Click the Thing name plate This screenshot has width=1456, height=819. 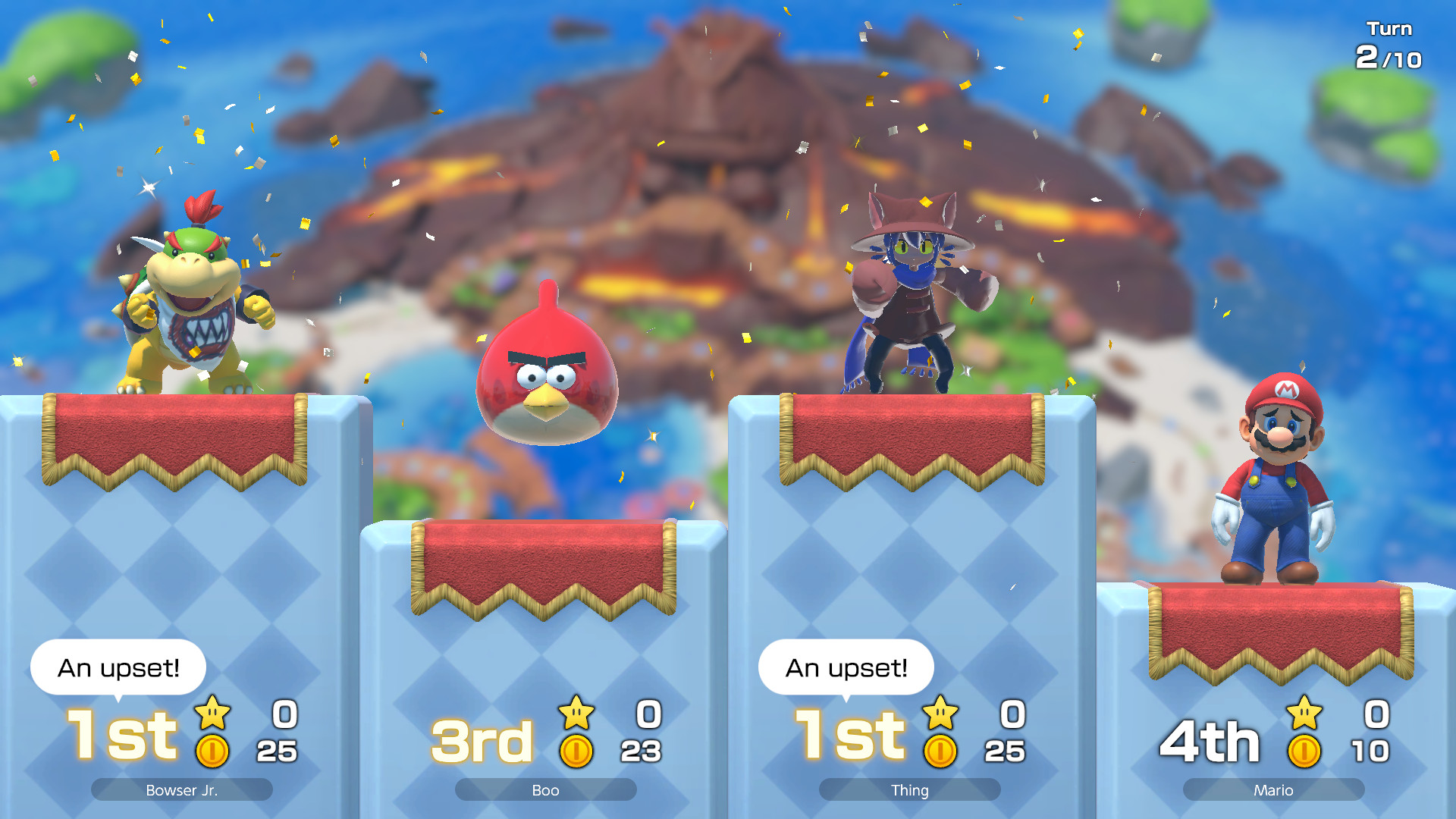click(909, 789)
